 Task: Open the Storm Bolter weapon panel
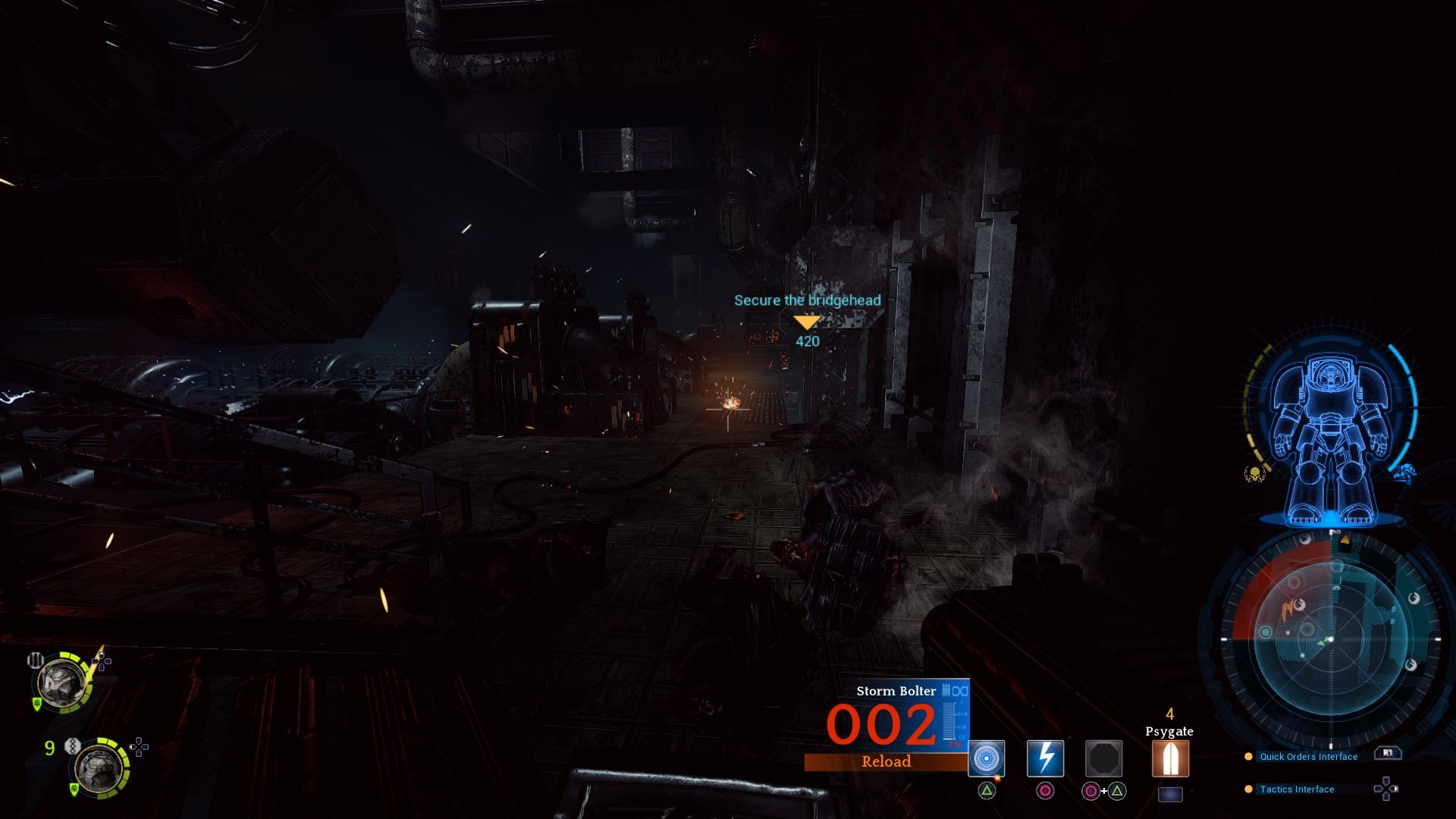[x=895, y=691]
